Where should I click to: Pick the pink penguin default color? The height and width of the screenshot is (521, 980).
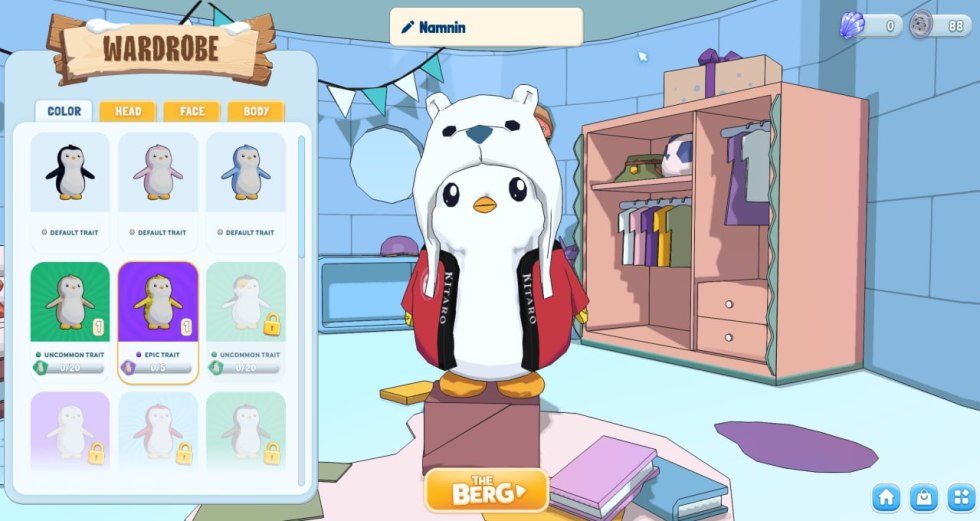pyautogui.click(x=158, y=185)
